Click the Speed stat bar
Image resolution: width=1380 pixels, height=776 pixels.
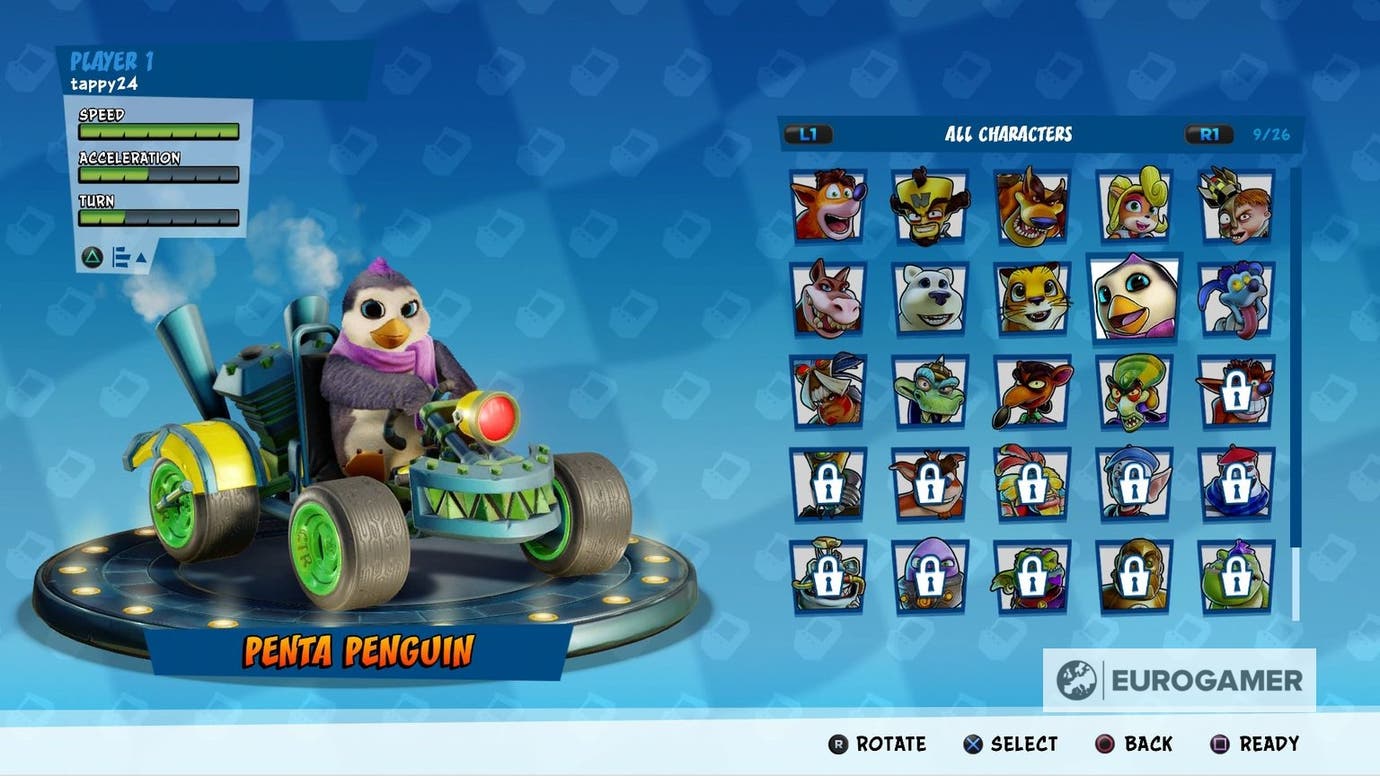coord(158,131)
